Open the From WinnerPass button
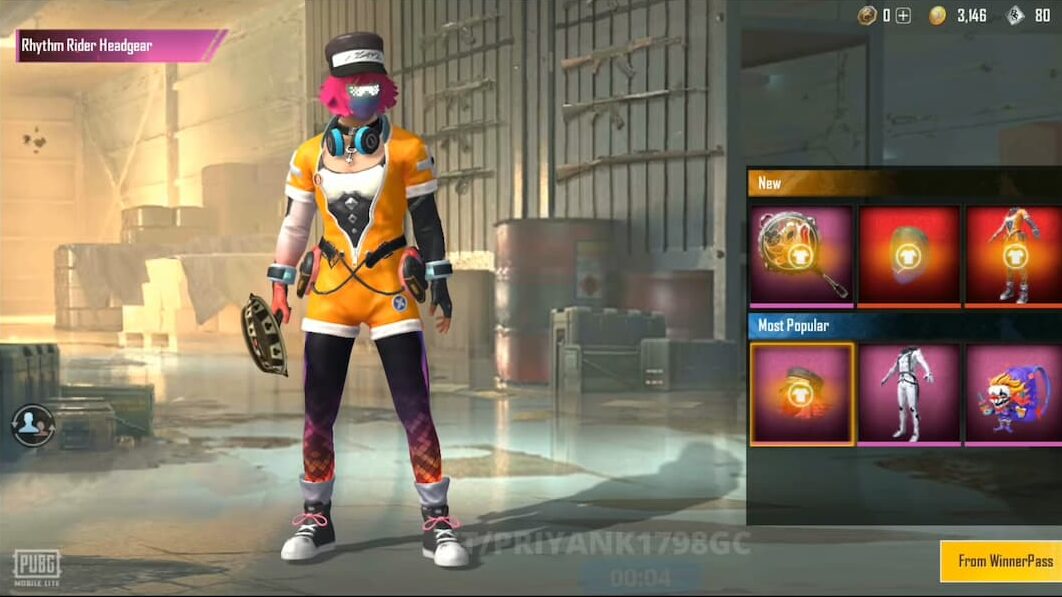 [x=1000, y=561]
